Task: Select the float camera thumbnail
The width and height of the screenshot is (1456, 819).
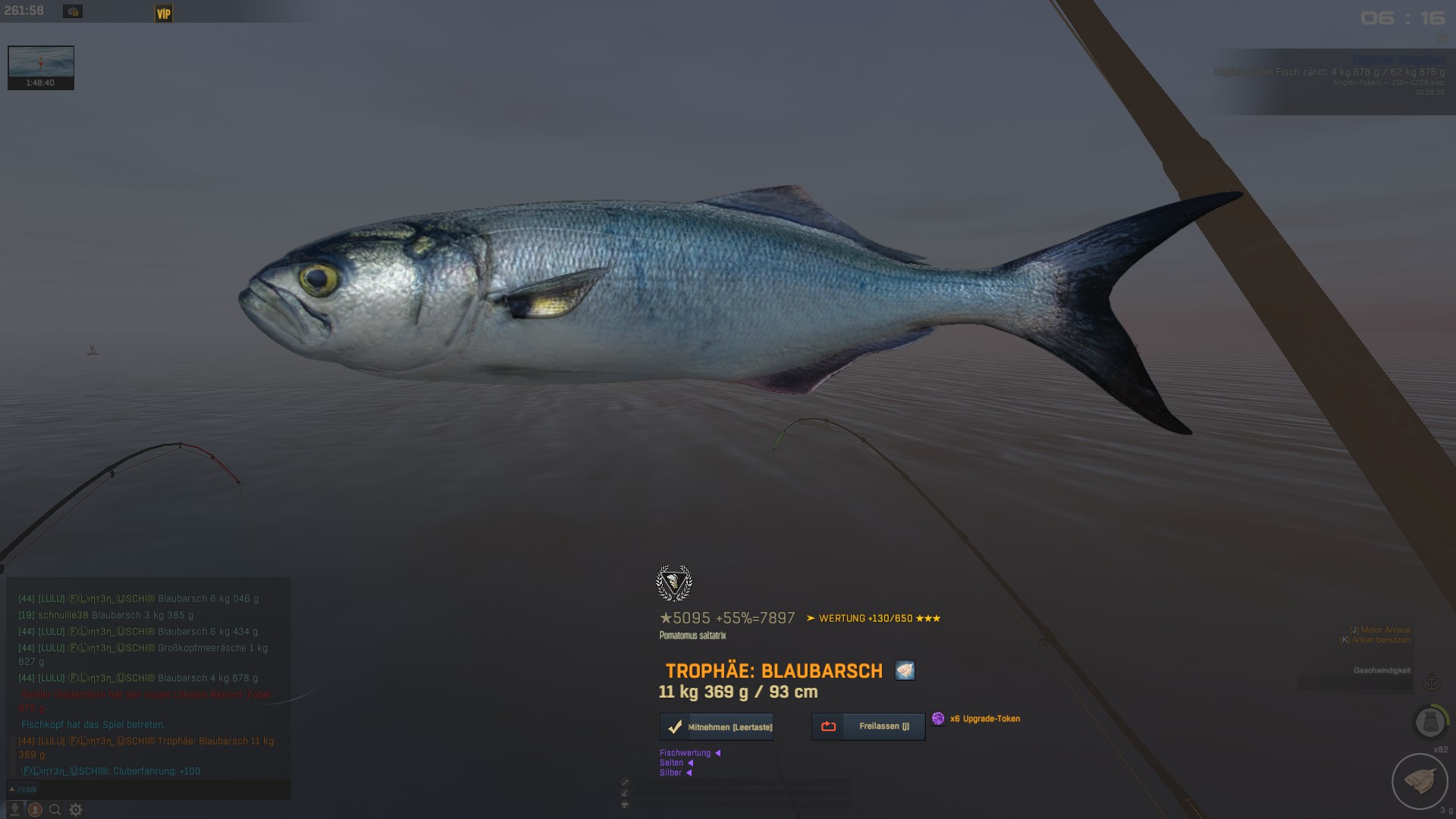Action: click(41, 67)
